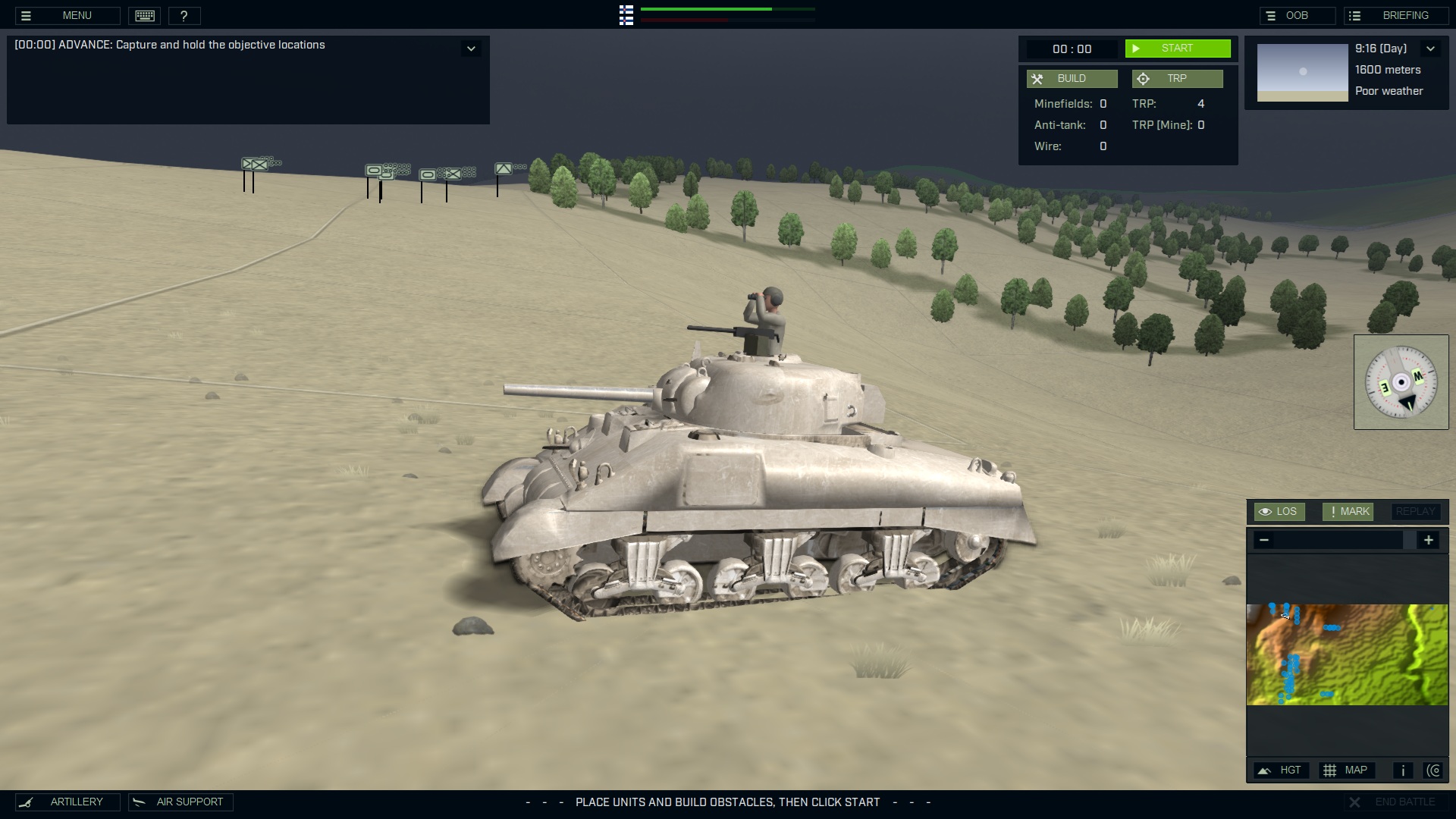The image size is (1456, 819).
Task: Select the TRP placement icon
Action: pos(1142,78)
